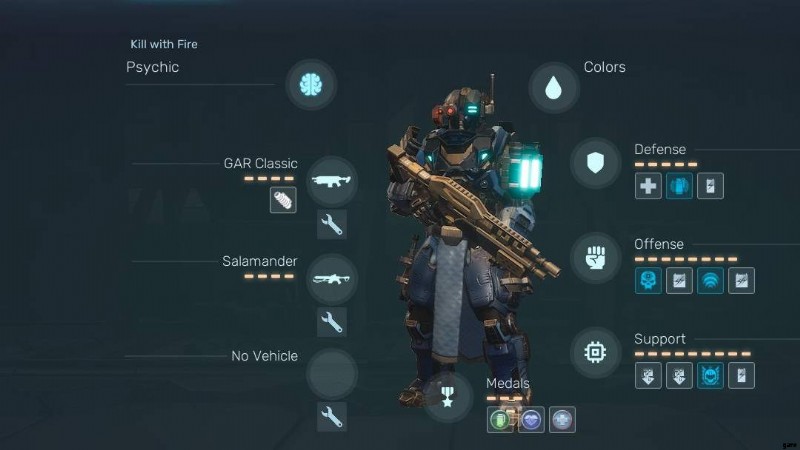
Task: Select the blue heart medal badge
Action: 532,419
